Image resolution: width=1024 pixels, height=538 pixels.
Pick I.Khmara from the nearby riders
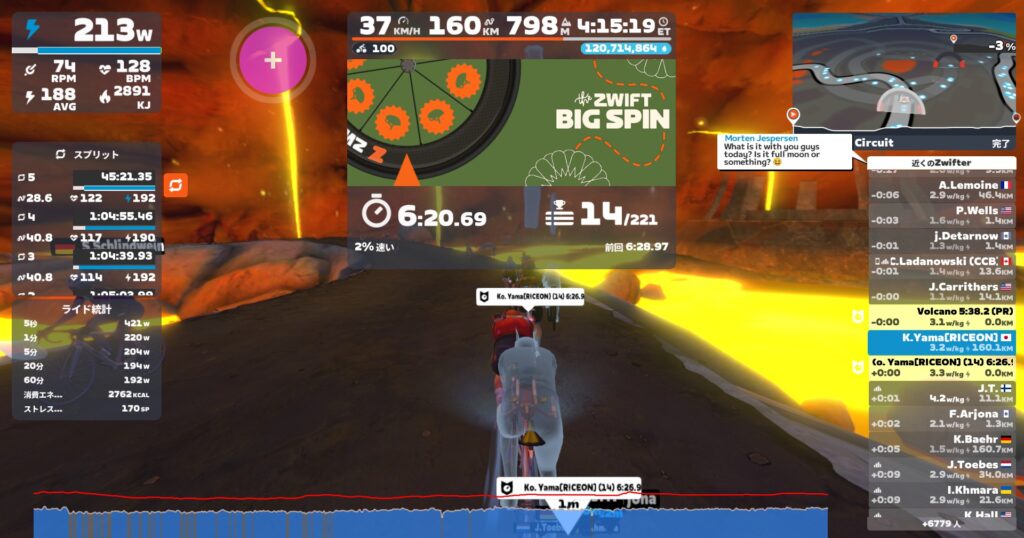coord(940,495)
